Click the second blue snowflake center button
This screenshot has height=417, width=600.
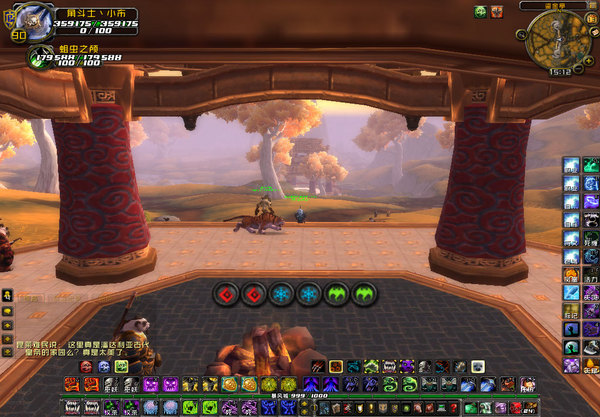click(x=308, y=294)
